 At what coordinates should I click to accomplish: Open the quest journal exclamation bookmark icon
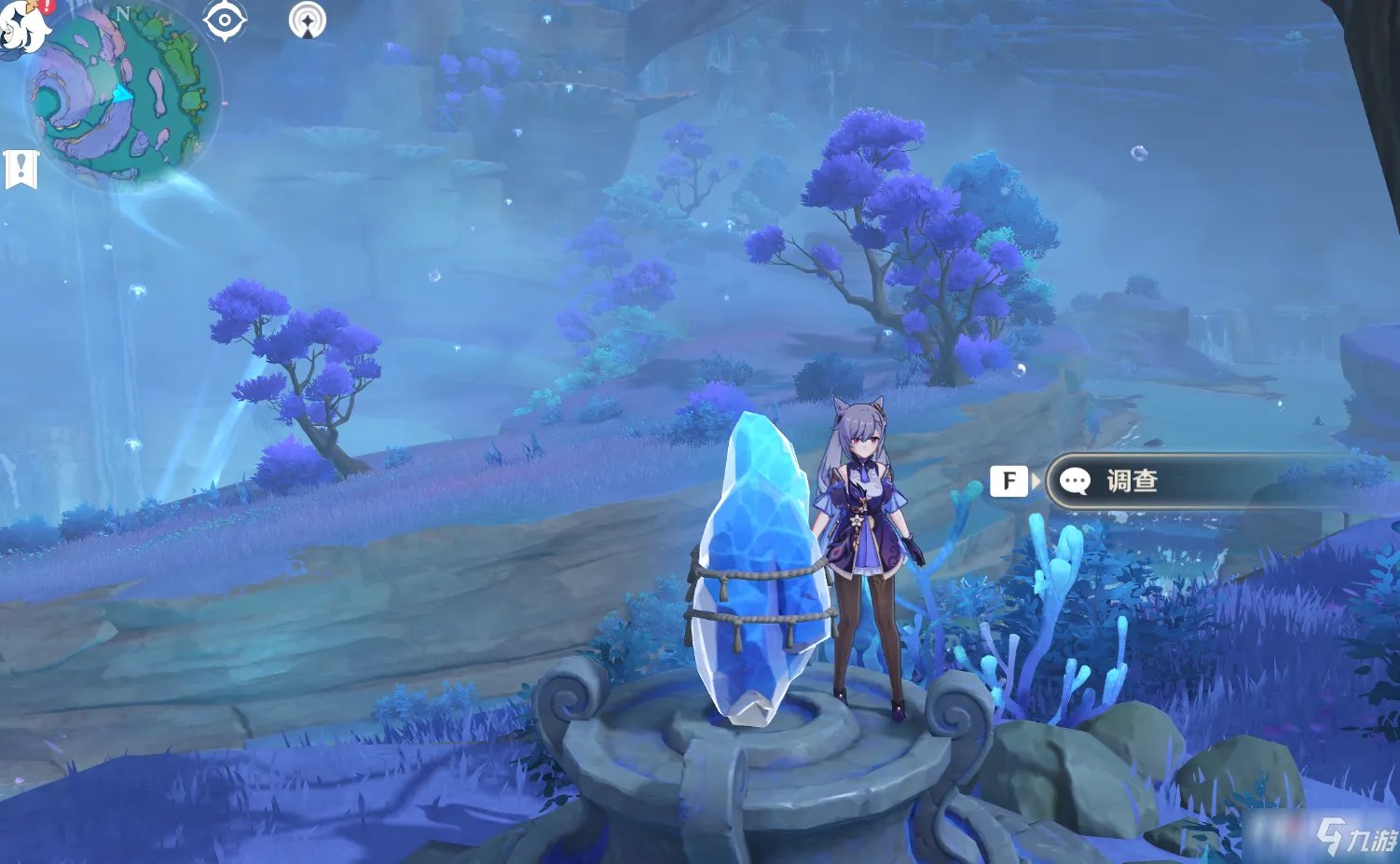[x=21, y=169]
